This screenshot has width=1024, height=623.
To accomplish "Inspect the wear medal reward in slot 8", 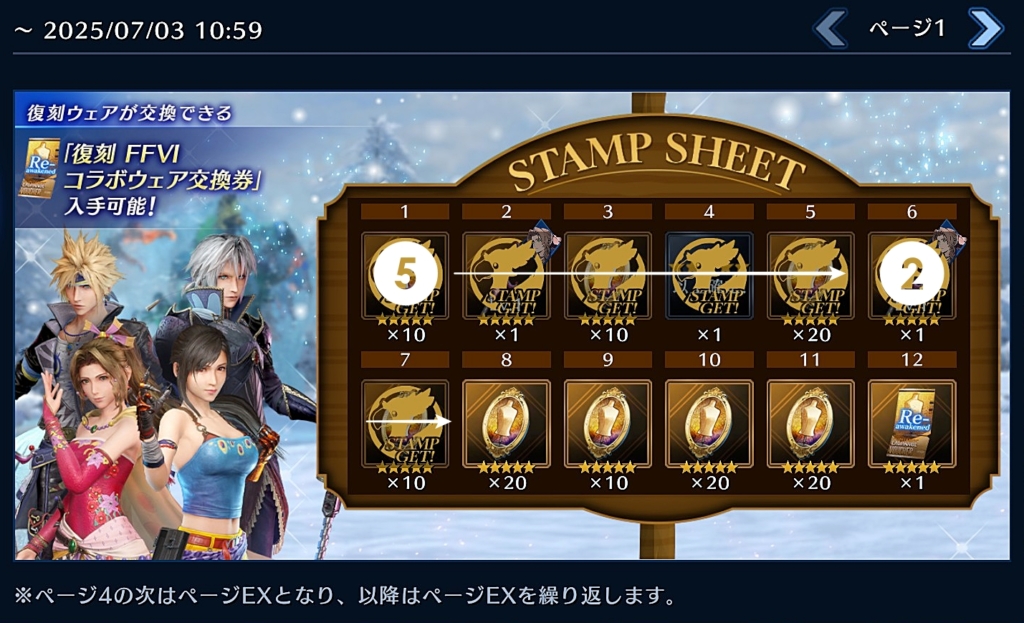I will click(x=506, y=423).
